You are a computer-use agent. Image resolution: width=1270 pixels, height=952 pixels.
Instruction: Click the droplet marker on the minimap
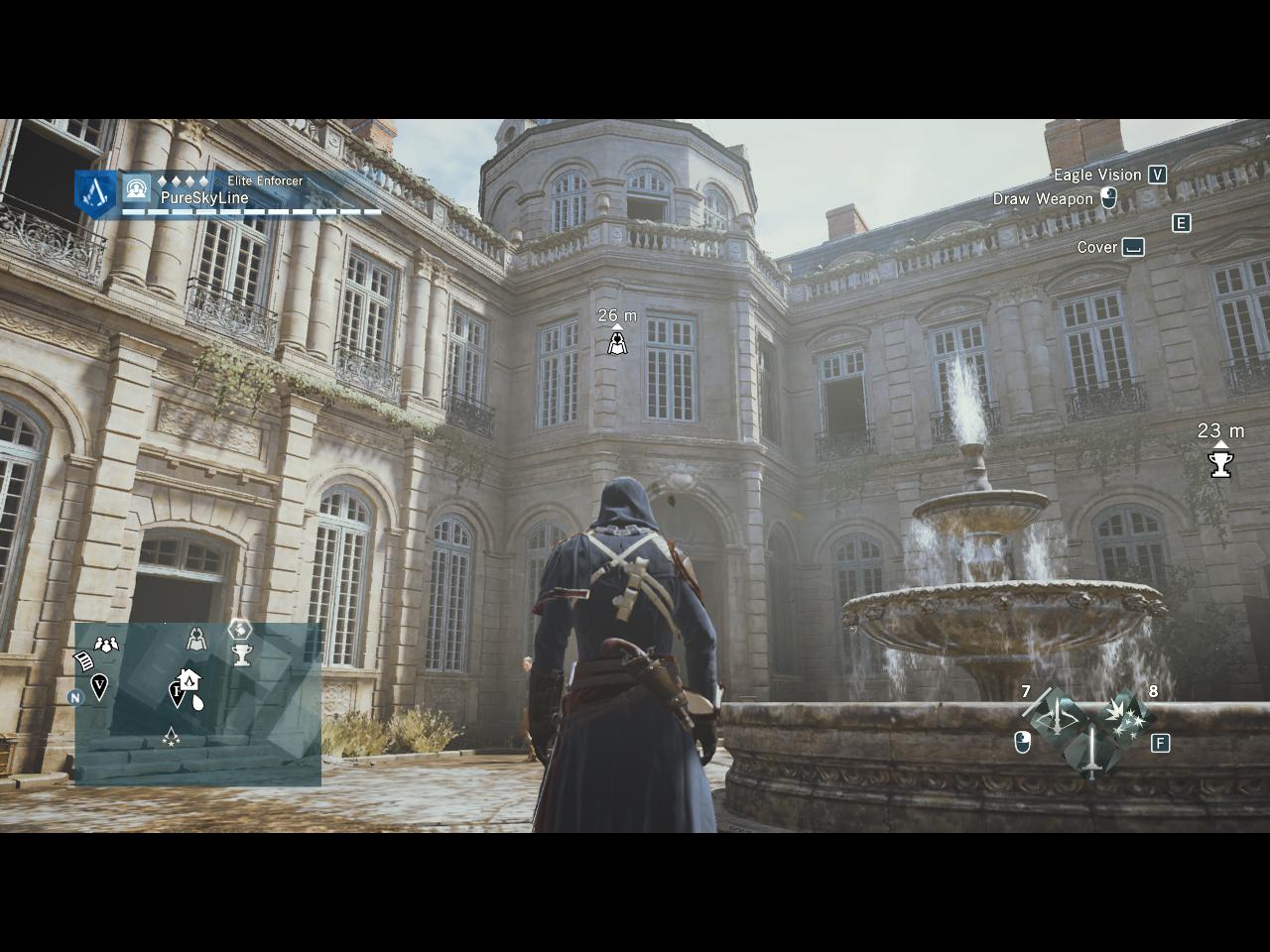point(198,703)
